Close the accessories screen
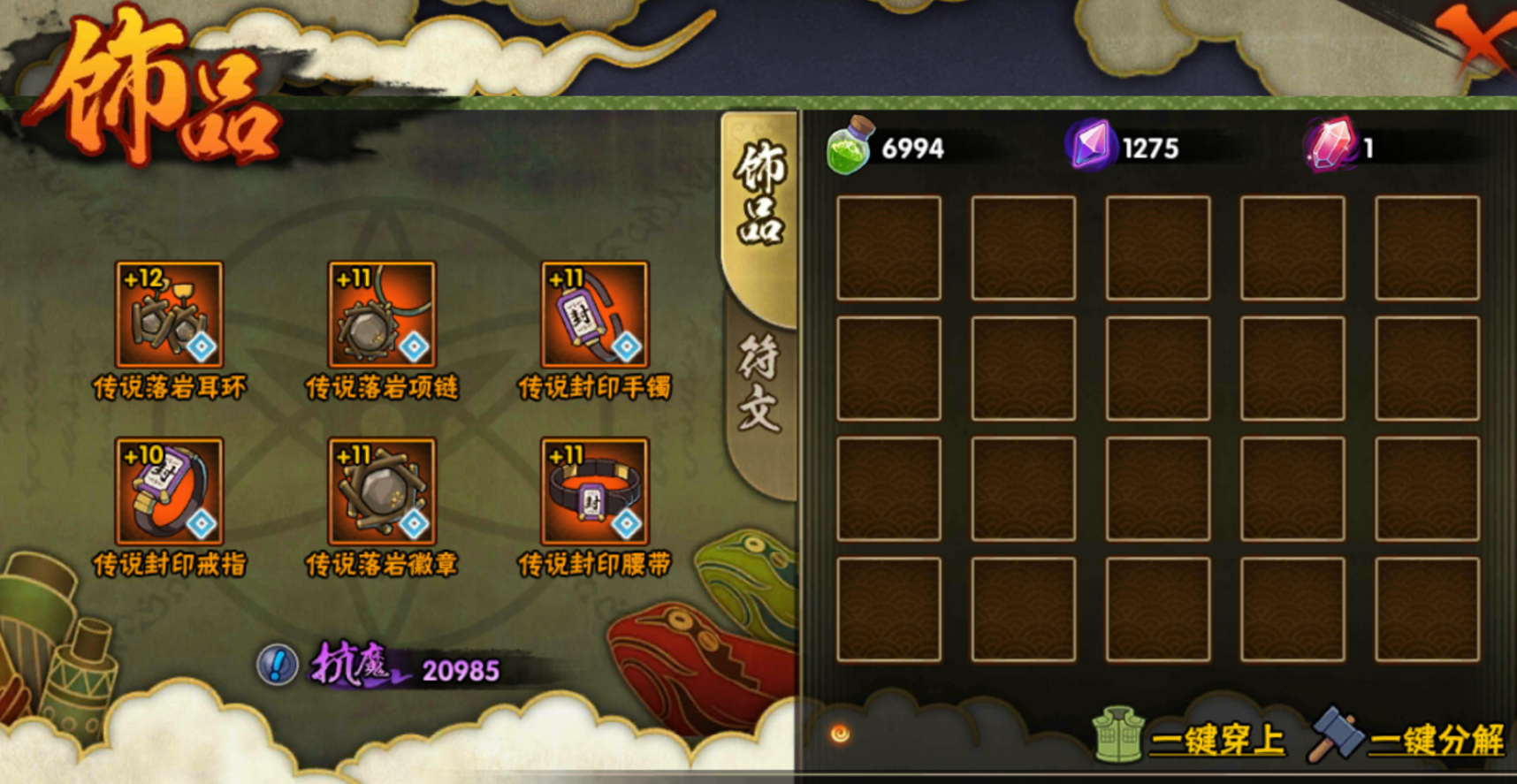The height and width of the screenshot is (784, 1517). [x=1478, y=40]
